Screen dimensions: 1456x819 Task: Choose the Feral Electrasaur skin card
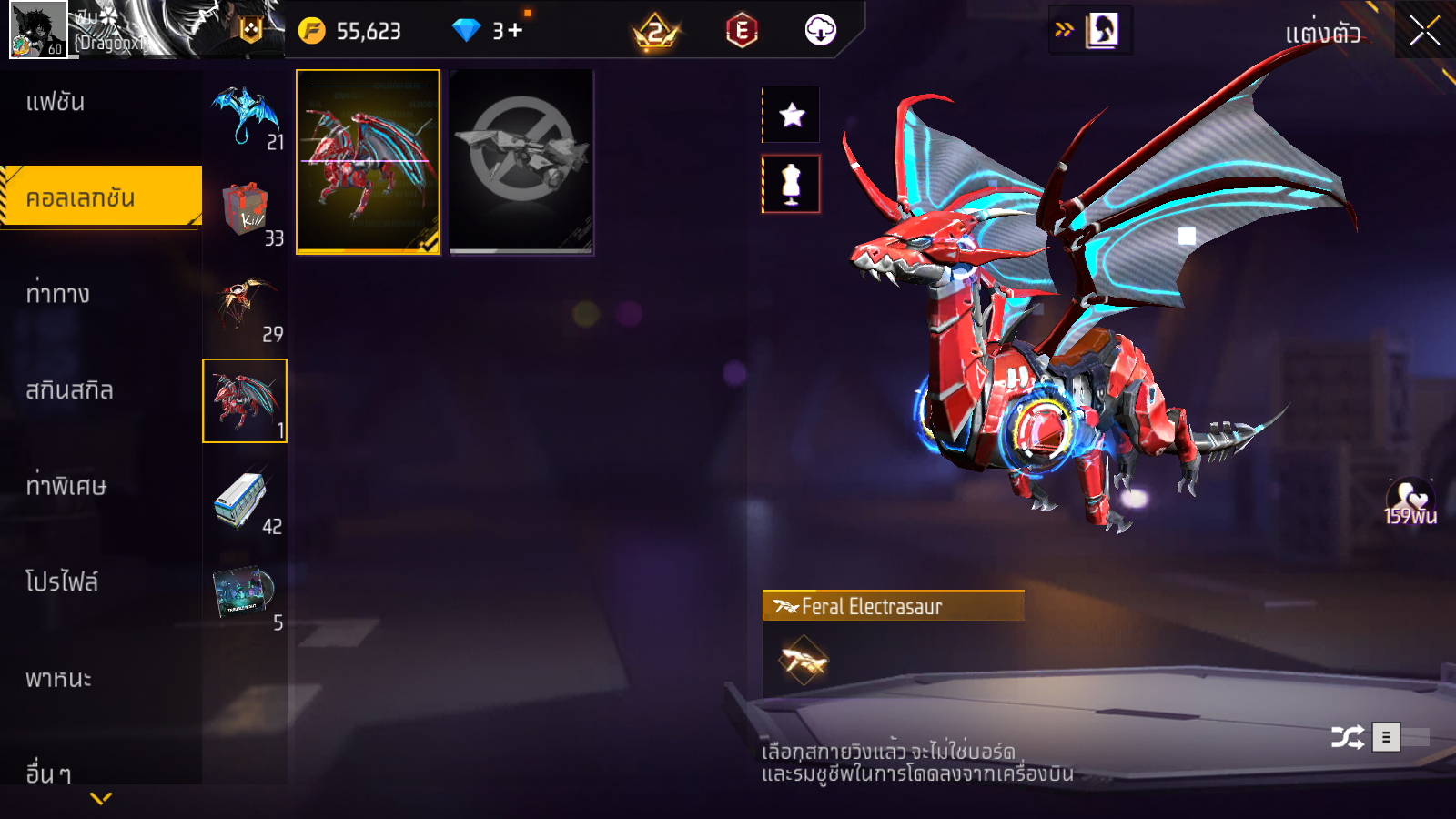point(369,161)
